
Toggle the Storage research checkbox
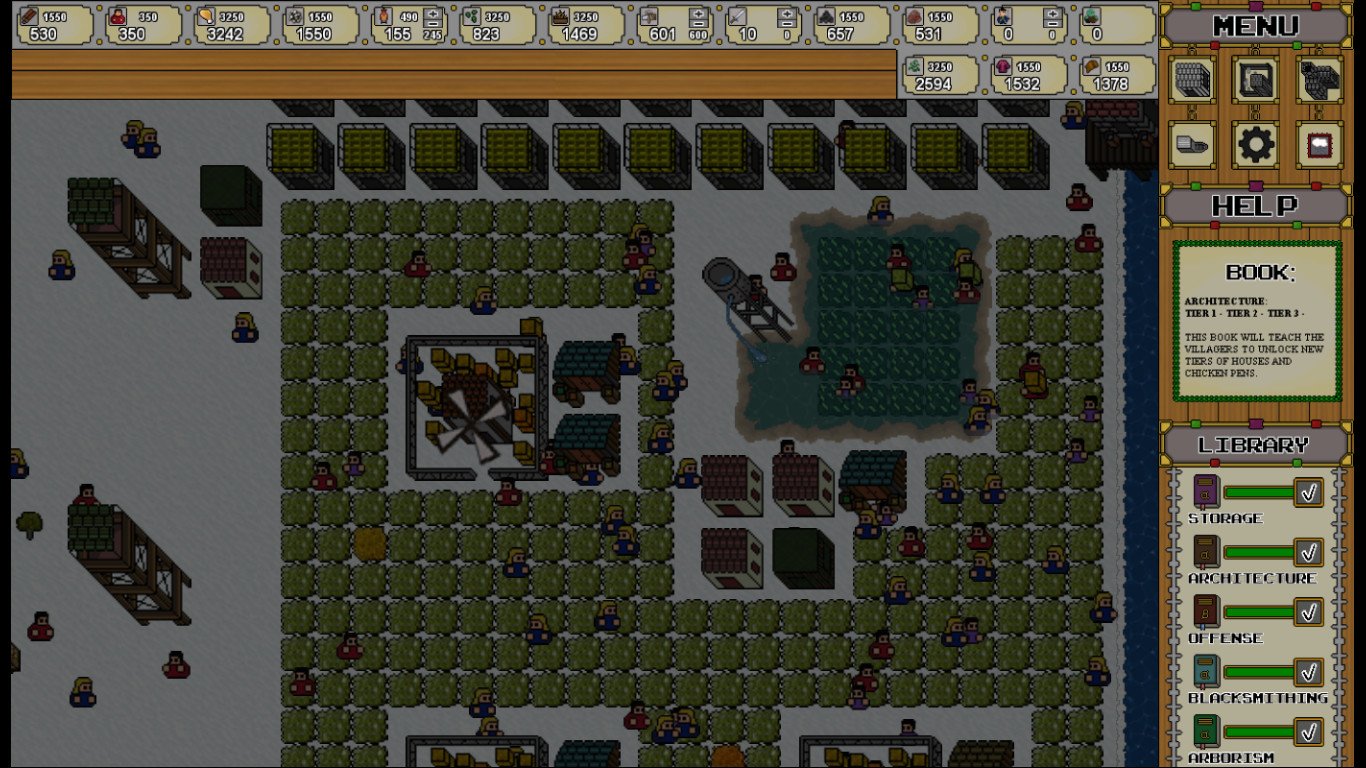click(1308, 492)
